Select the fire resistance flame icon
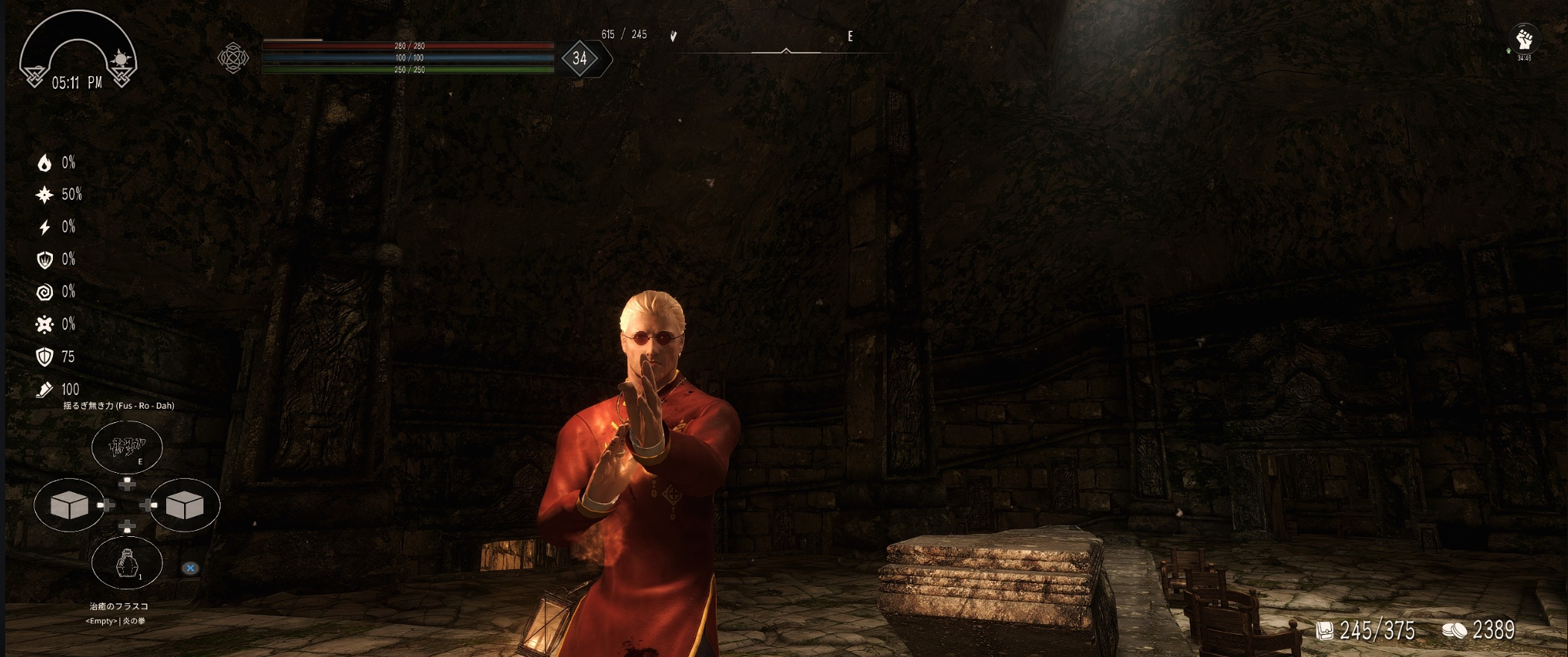The image size is (1568, 657). (45, 163)
